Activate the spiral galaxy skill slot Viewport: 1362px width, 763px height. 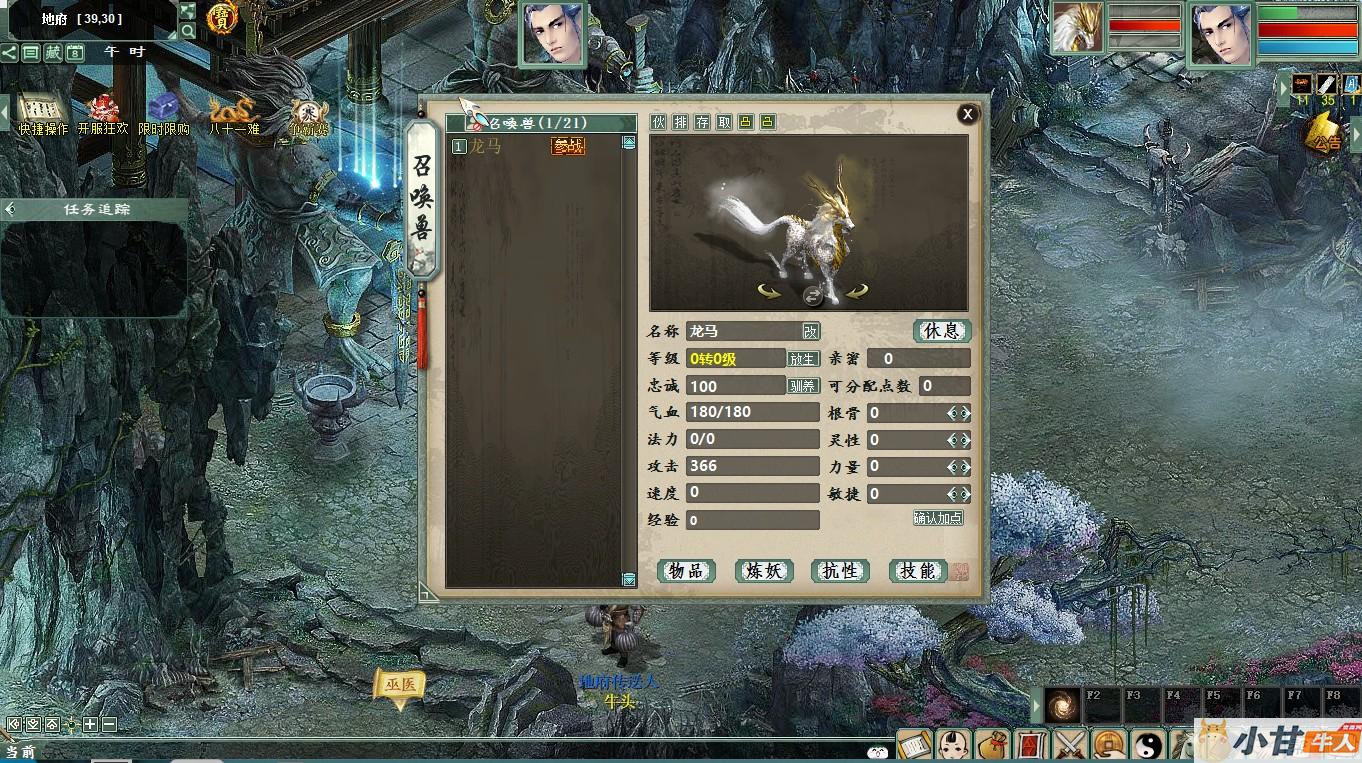(1063, 704)
